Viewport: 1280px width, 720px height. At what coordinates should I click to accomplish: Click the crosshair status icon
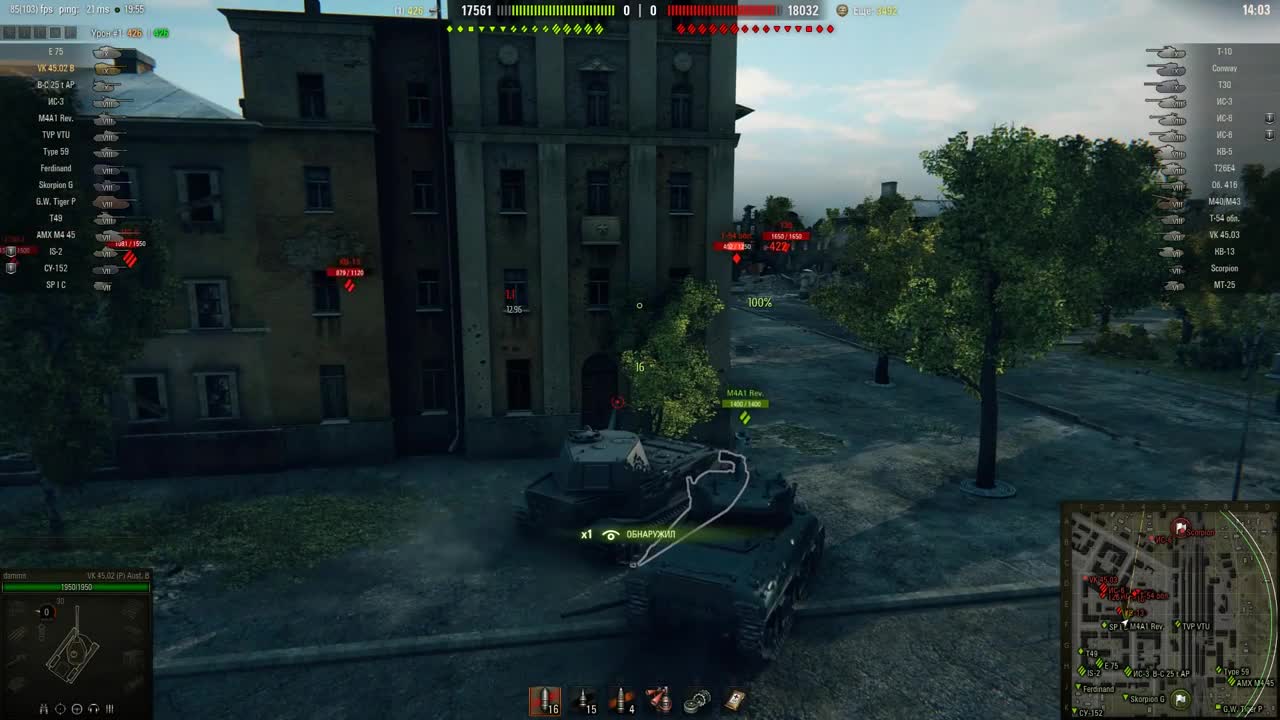click(59, 708)
